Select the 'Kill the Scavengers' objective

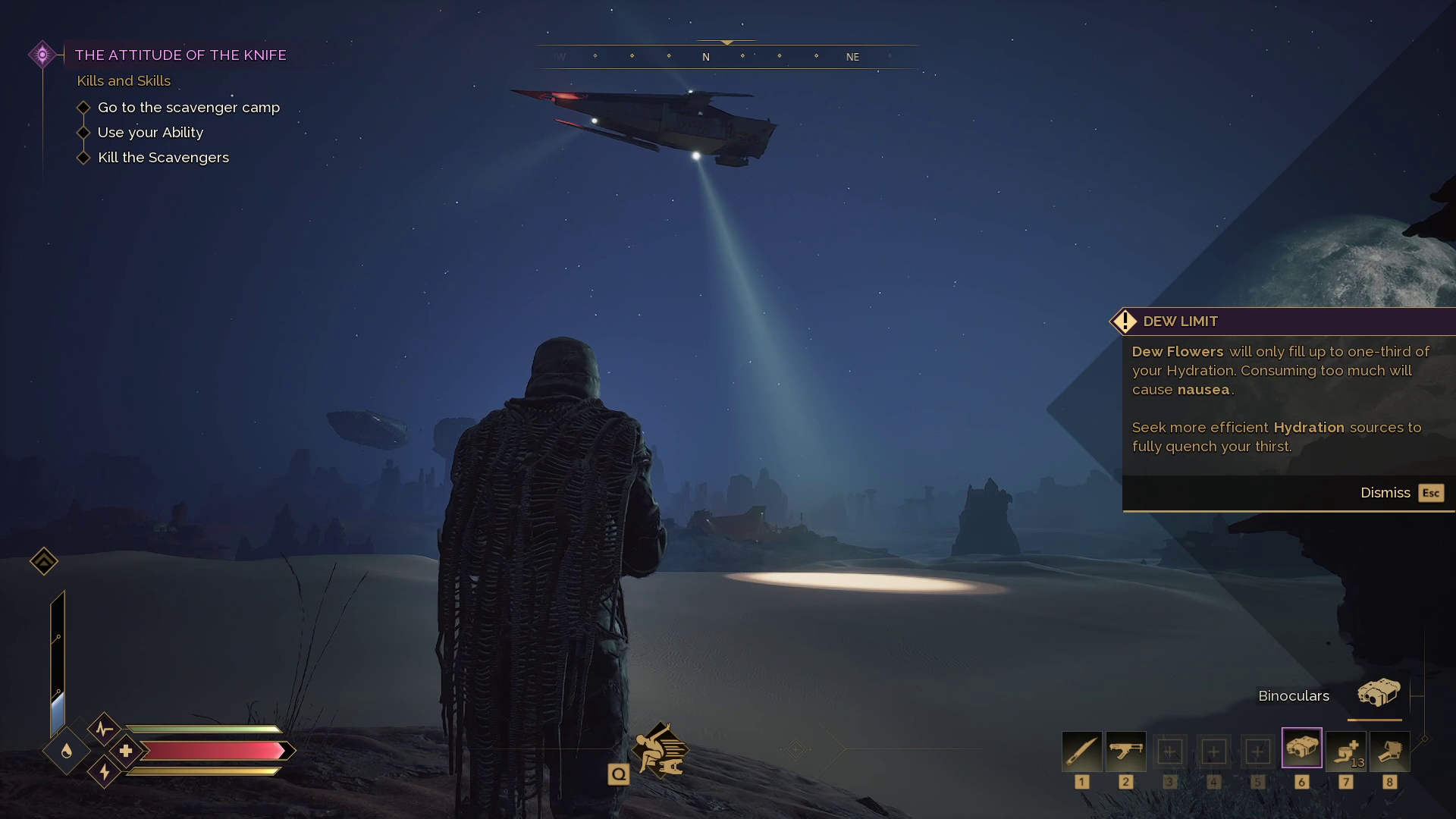(x=163, y=158)
